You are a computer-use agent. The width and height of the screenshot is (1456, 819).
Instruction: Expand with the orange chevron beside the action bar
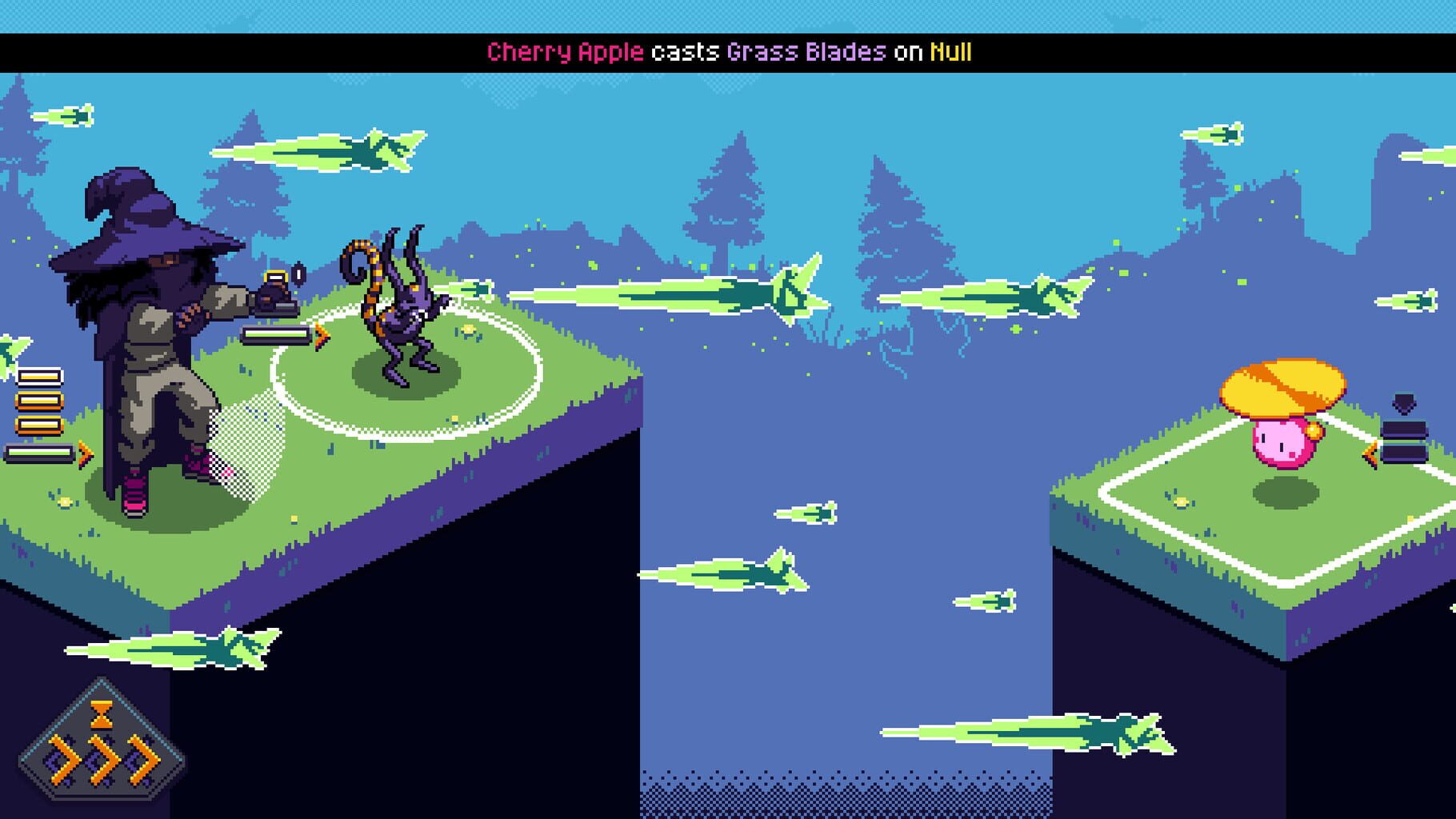pos(84,453)
